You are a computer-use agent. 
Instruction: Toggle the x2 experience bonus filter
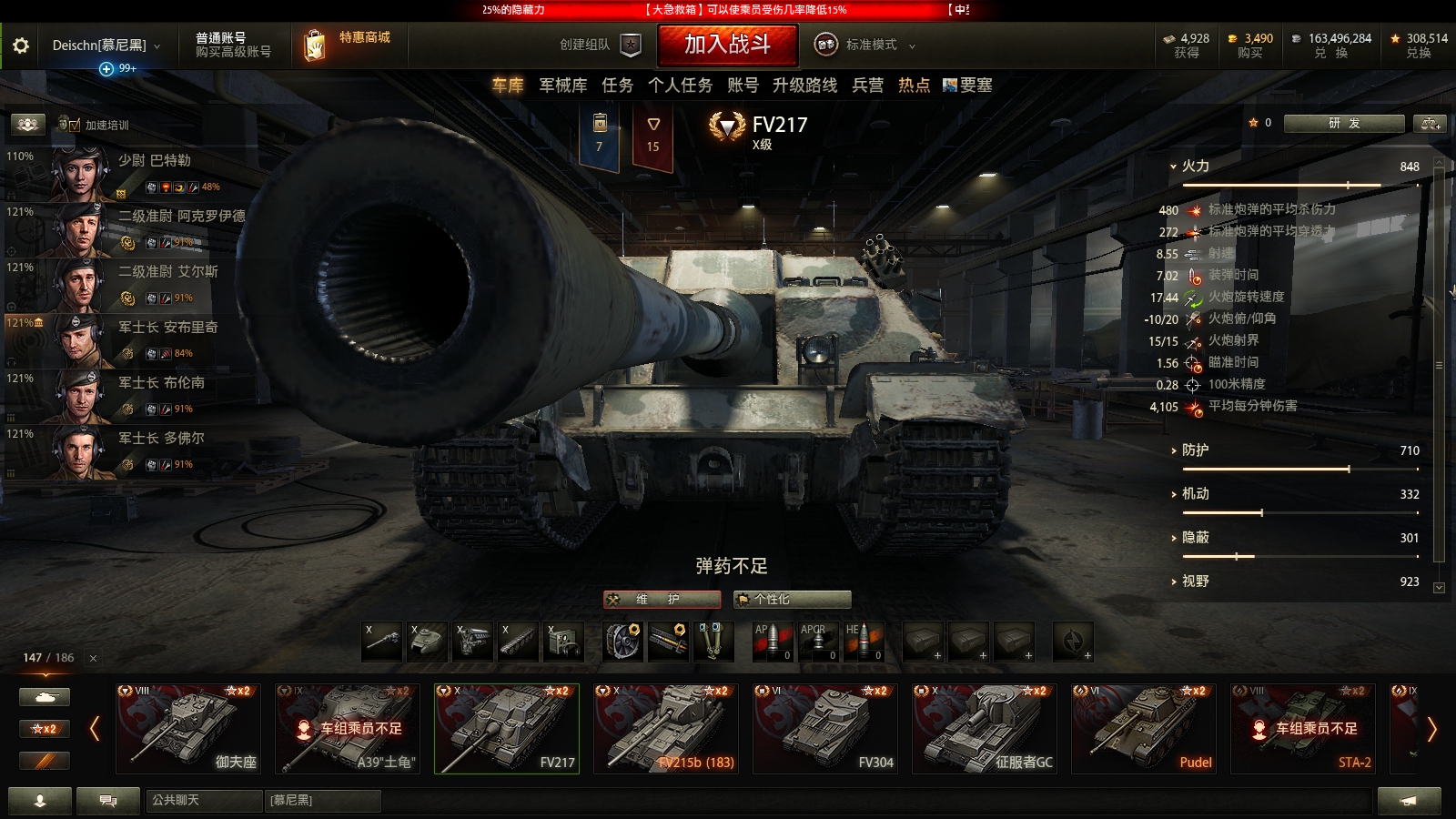point(43,728)
